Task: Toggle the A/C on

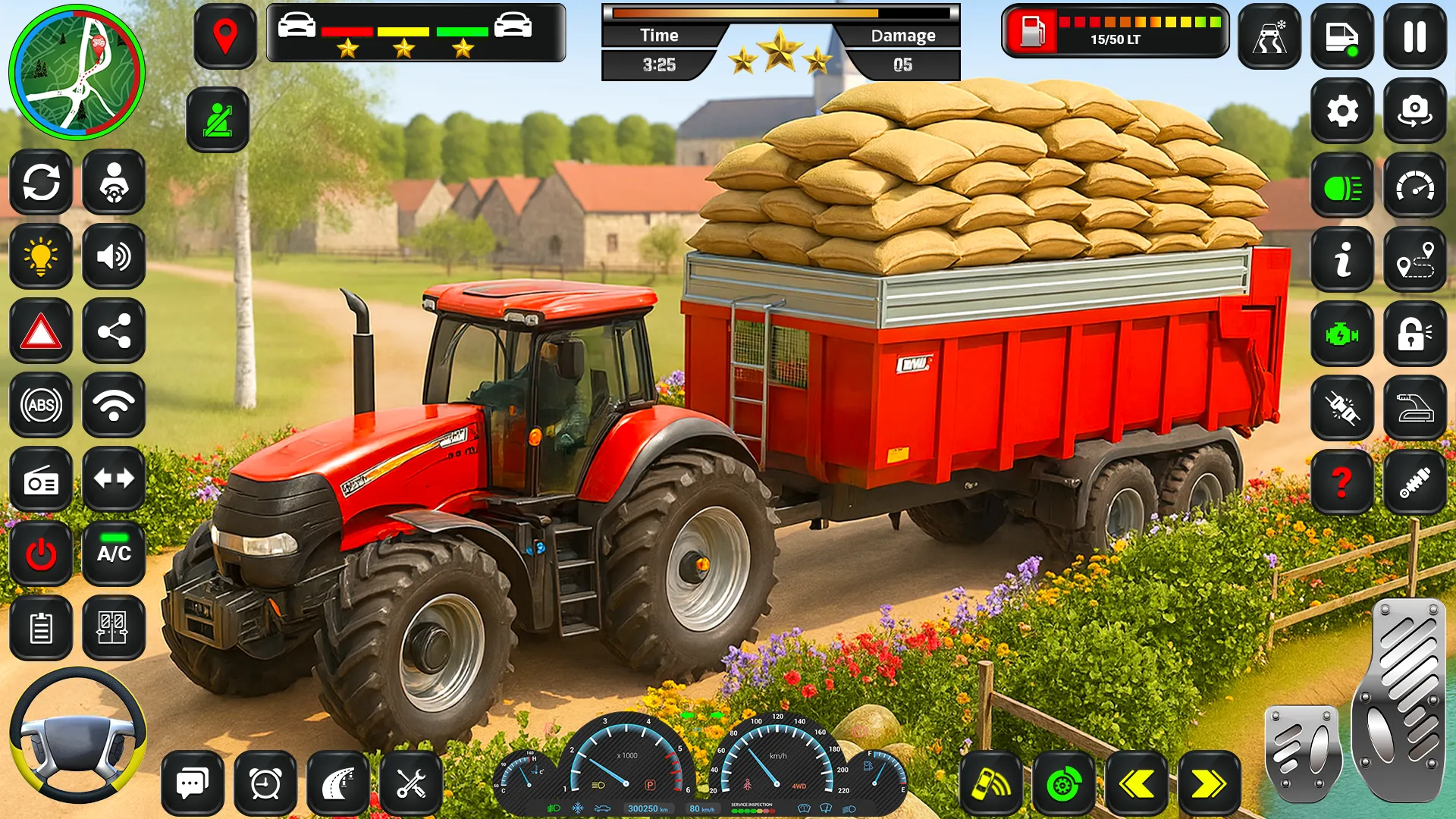Action: (x=114, y=554)
